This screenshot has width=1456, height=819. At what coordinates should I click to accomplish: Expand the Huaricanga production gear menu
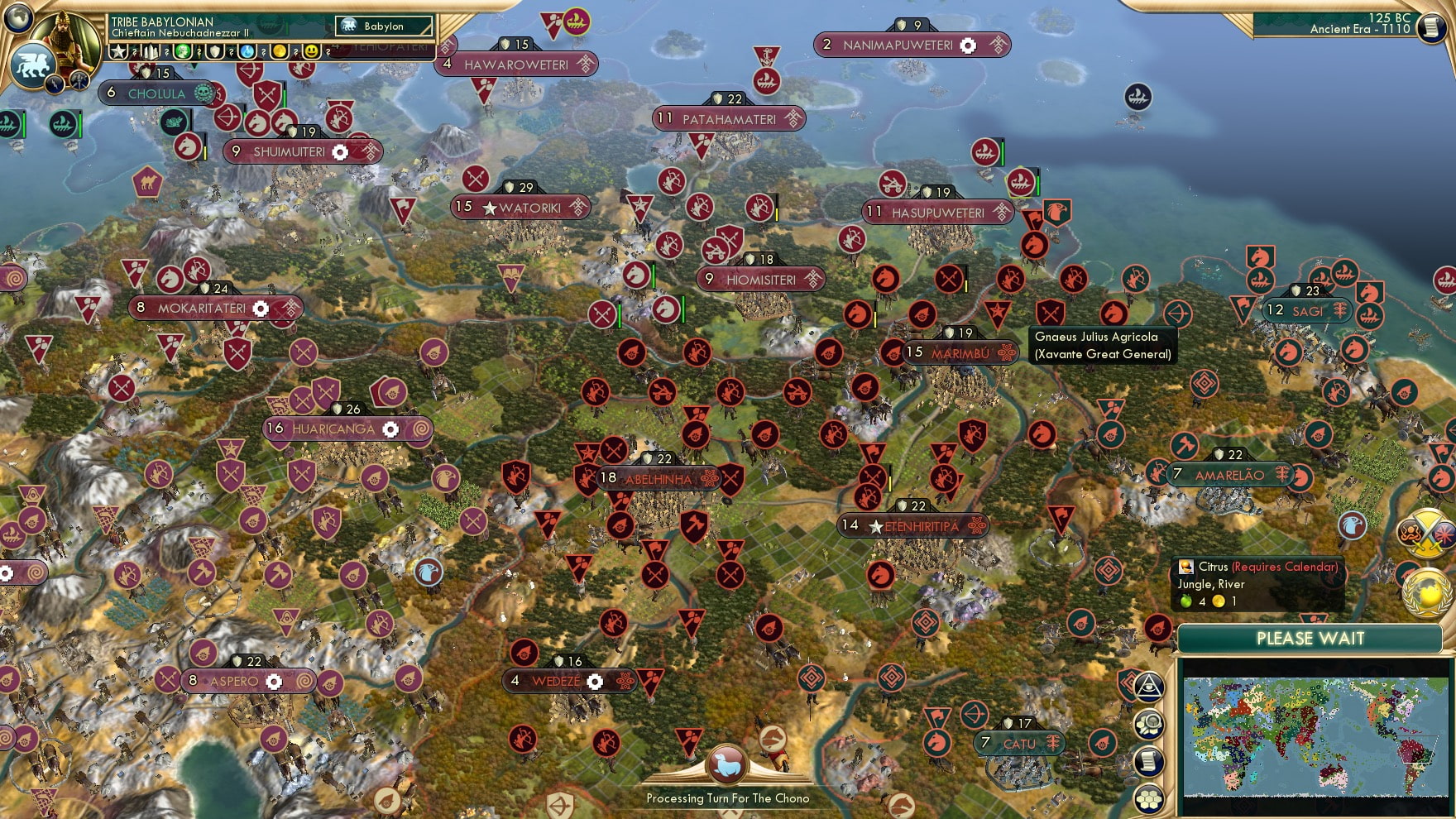click(x=390, y=430)
